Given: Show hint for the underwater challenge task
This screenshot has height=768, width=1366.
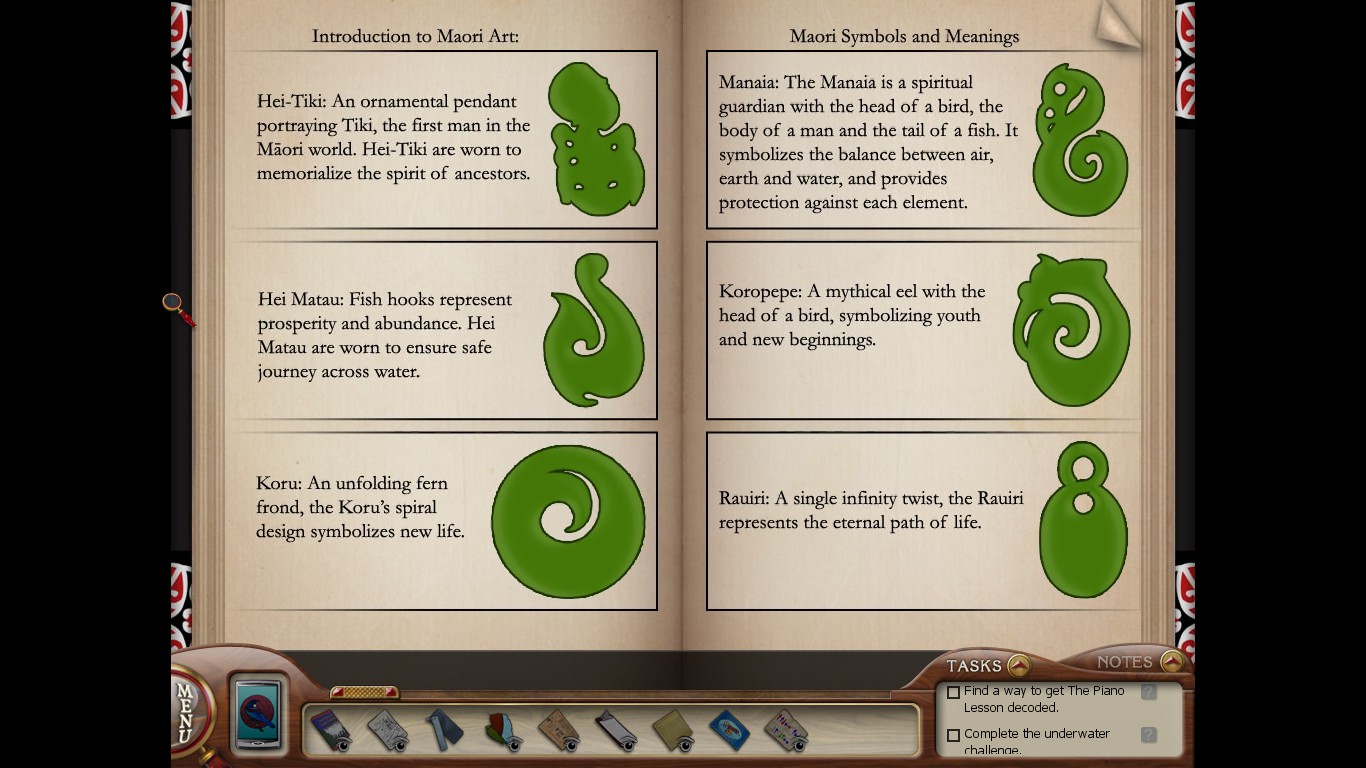Looking at the screenshot, I should (1149, 735).
